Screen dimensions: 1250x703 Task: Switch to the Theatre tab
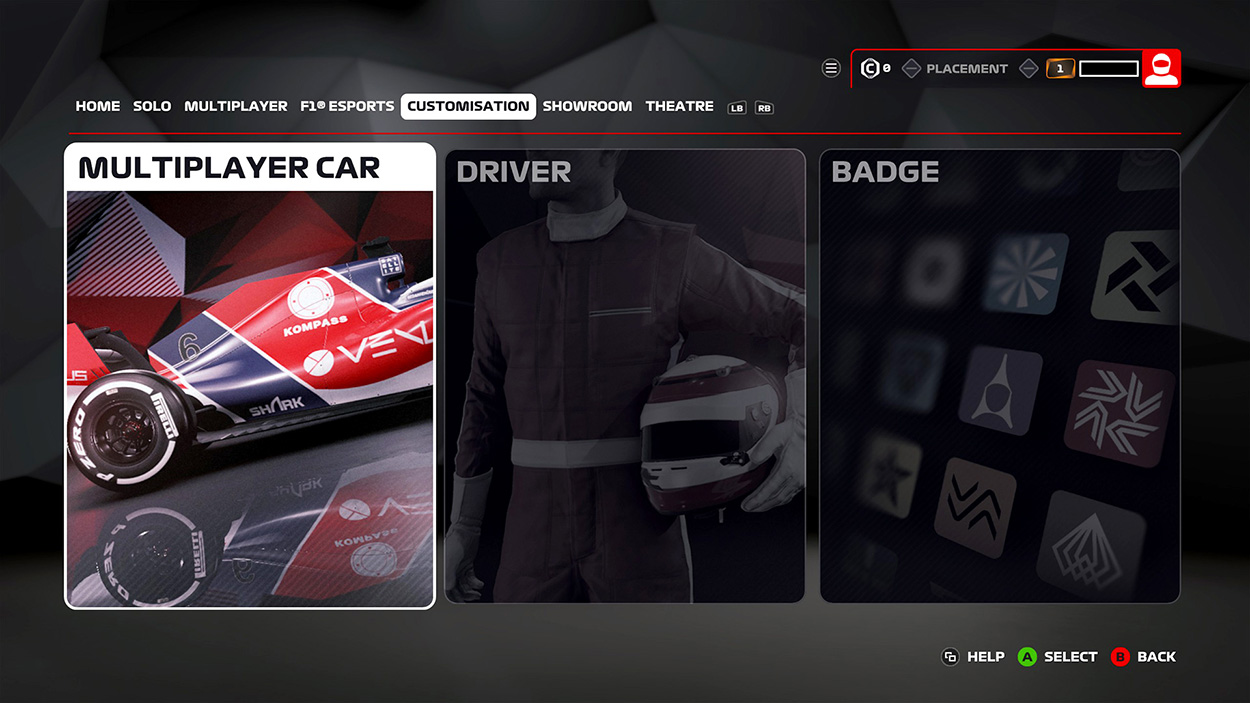(679, 106)
